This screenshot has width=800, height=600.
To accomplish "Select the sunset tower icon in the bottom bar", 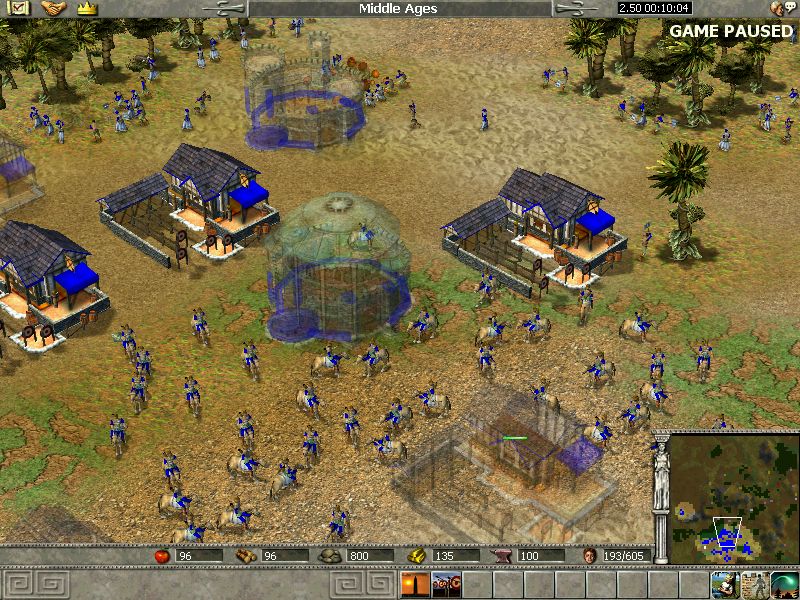I will pyautogui.click(x=414, y=584).
